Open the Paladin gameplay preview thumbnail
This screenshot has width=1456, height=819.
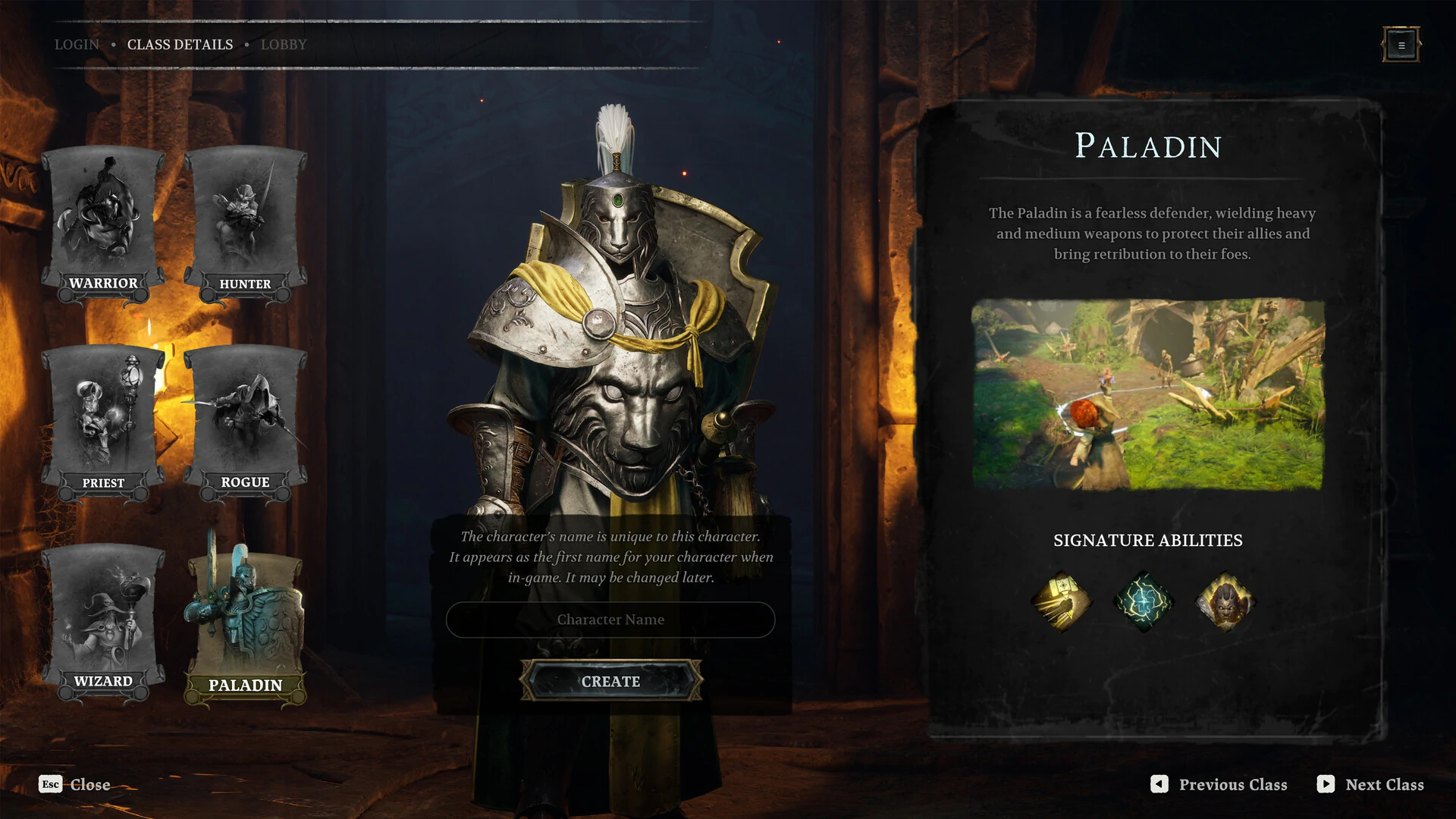1148,394
